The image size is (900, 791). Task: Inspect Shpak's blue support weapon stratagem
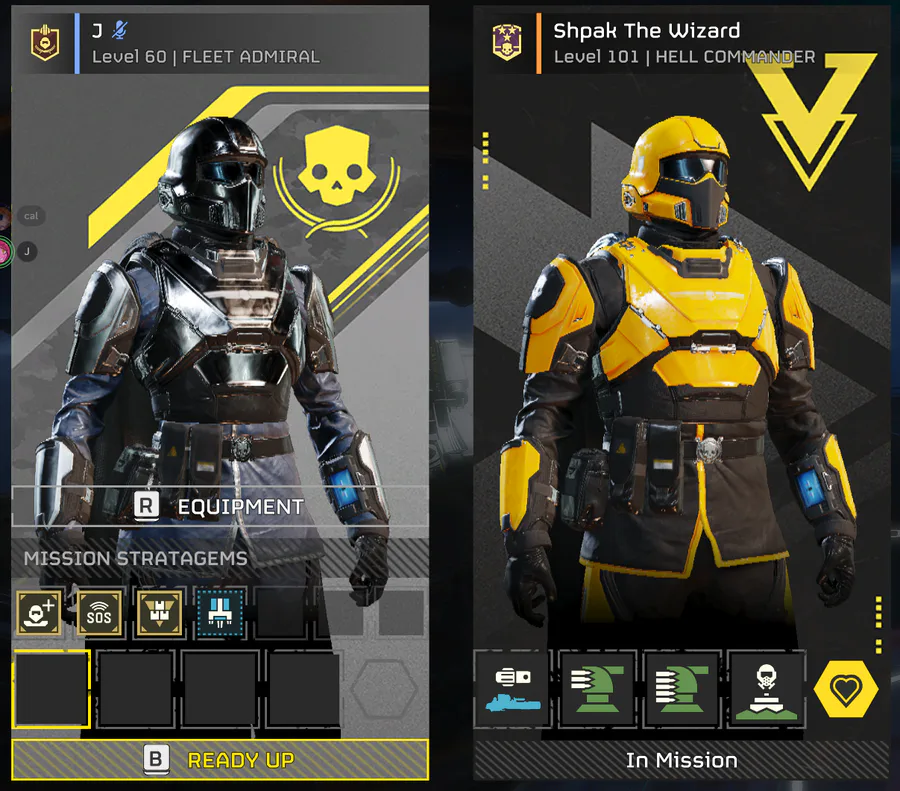(x=512, y=689)
